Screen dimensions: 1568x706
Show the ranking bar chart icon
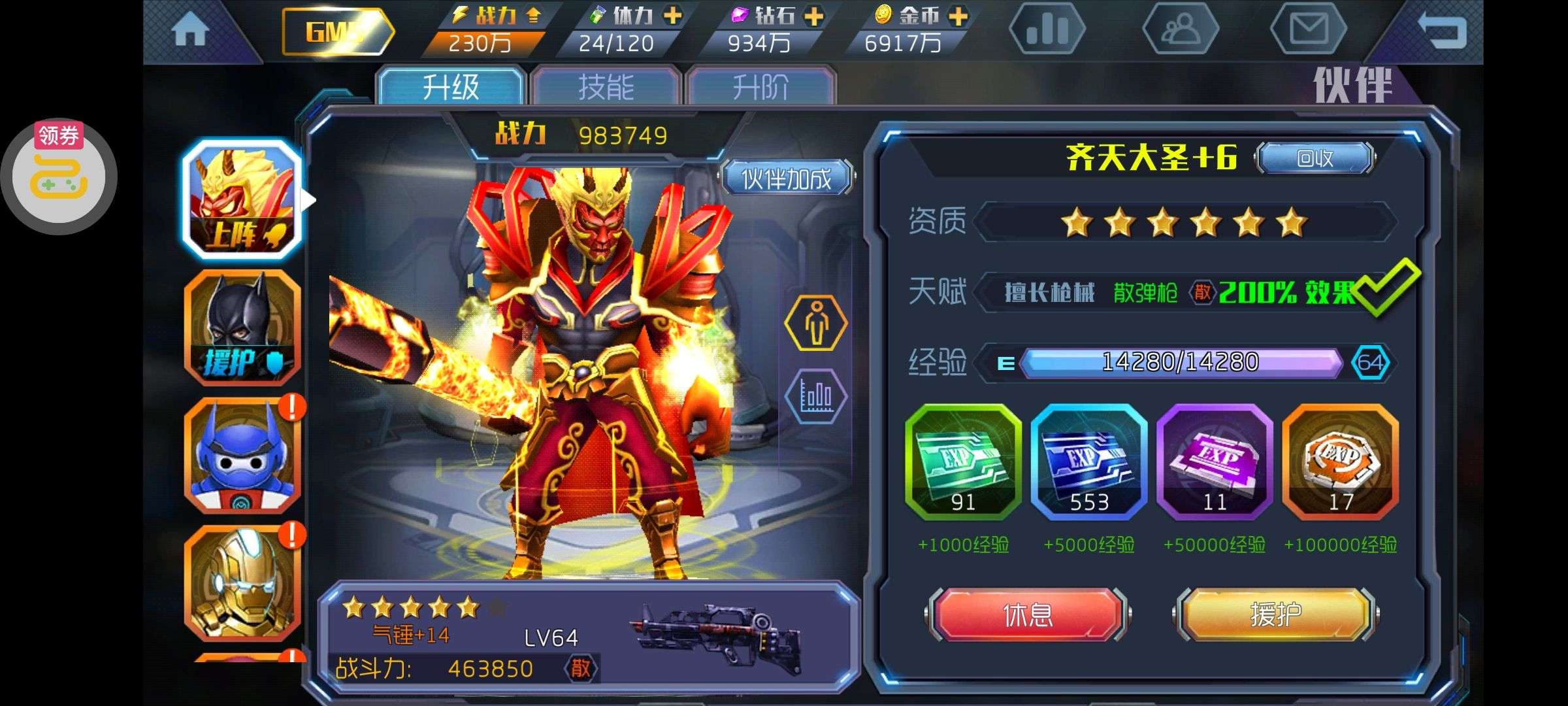click(1047, 30)
